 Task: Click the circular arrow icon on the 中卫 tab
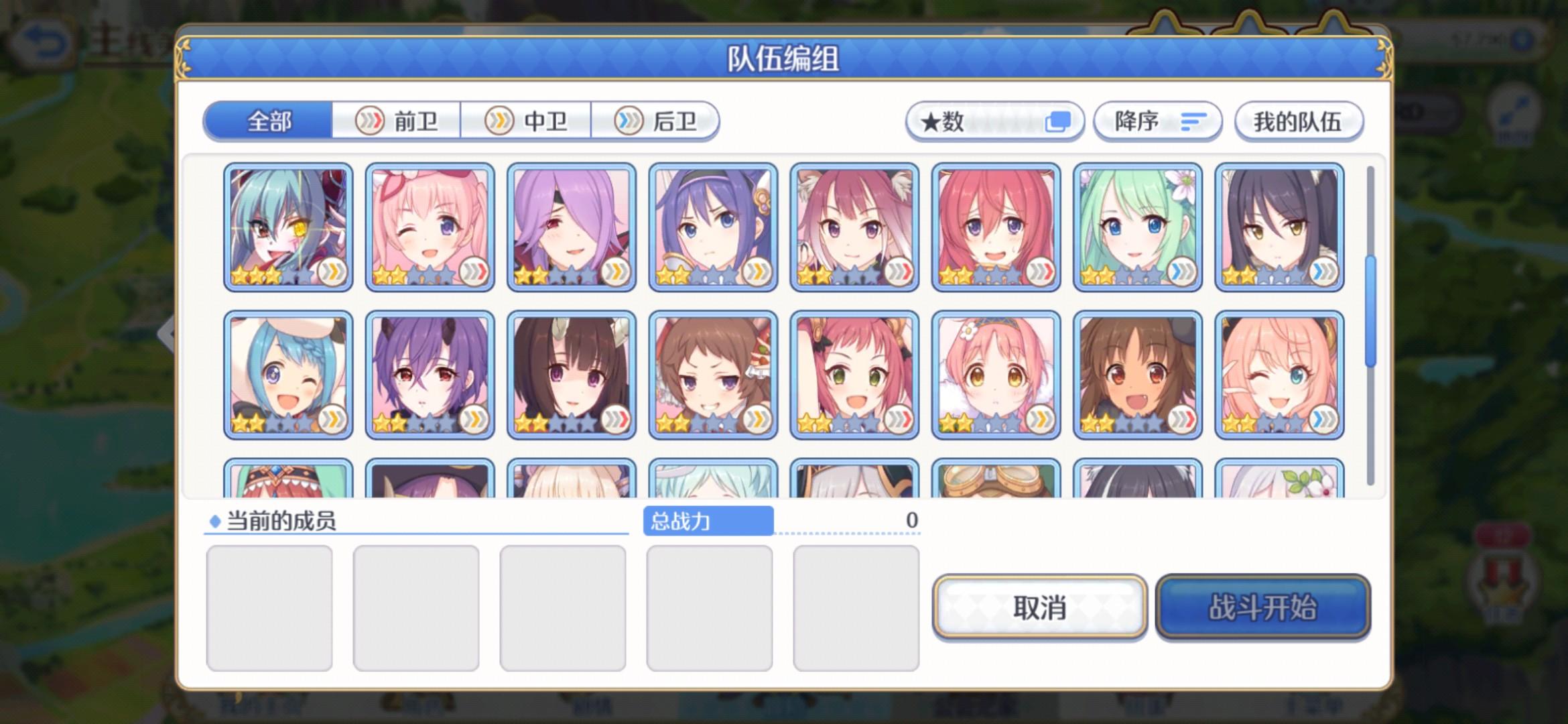point(499,121)
